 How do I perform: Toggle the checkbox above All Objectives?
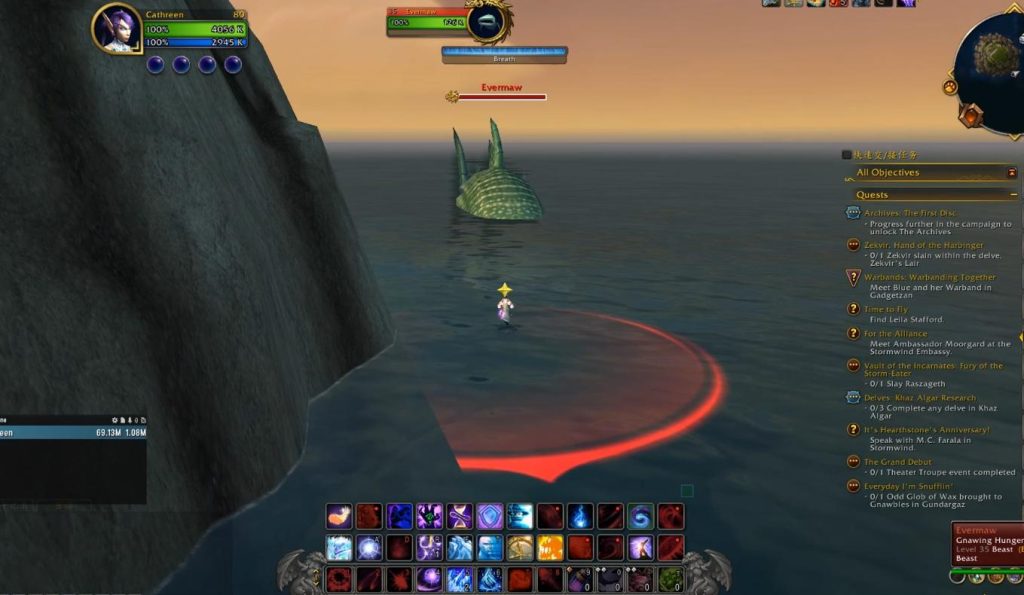pos(847,155)
